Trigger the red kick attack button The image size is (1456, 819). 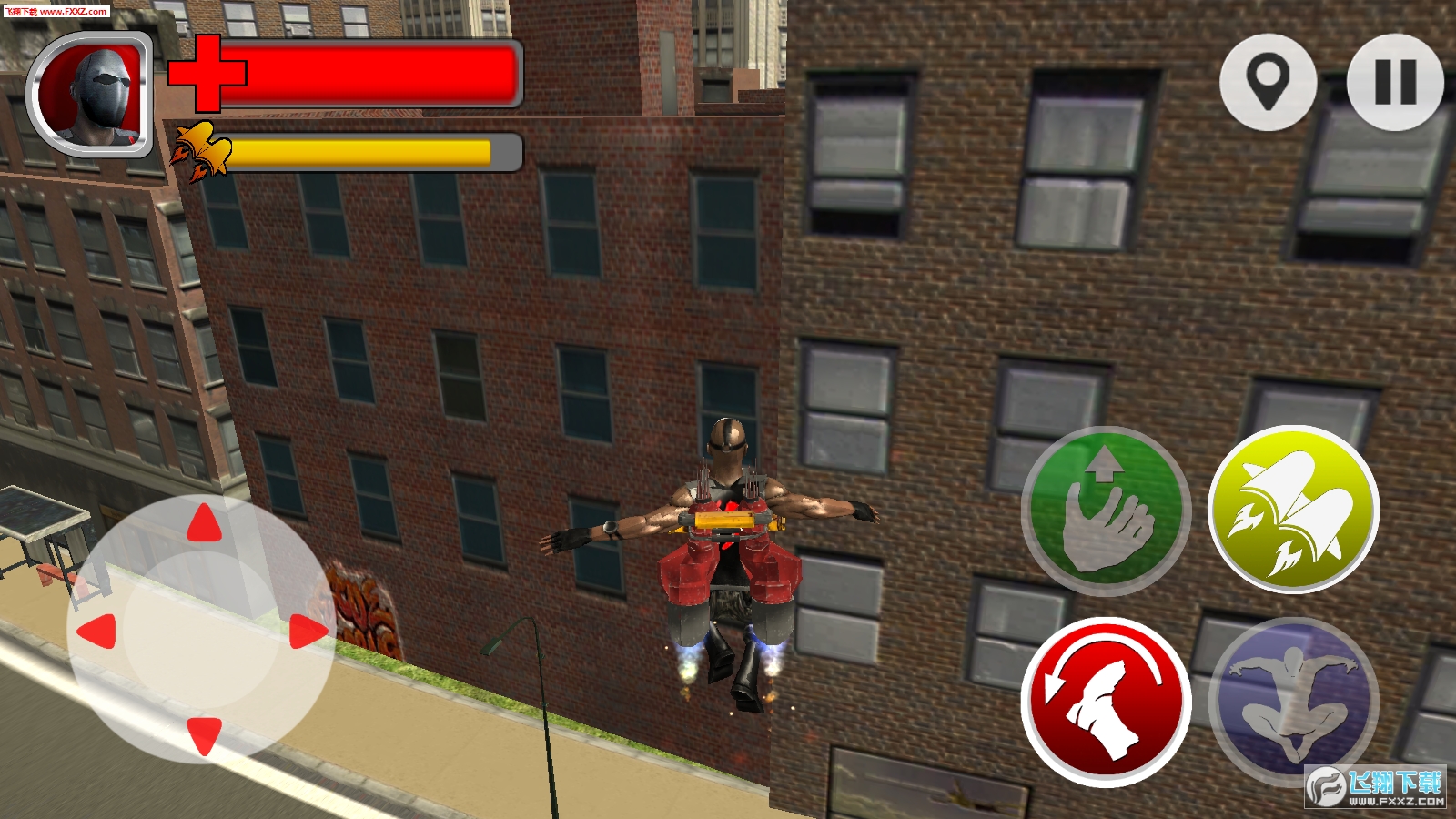point(1106,702)
